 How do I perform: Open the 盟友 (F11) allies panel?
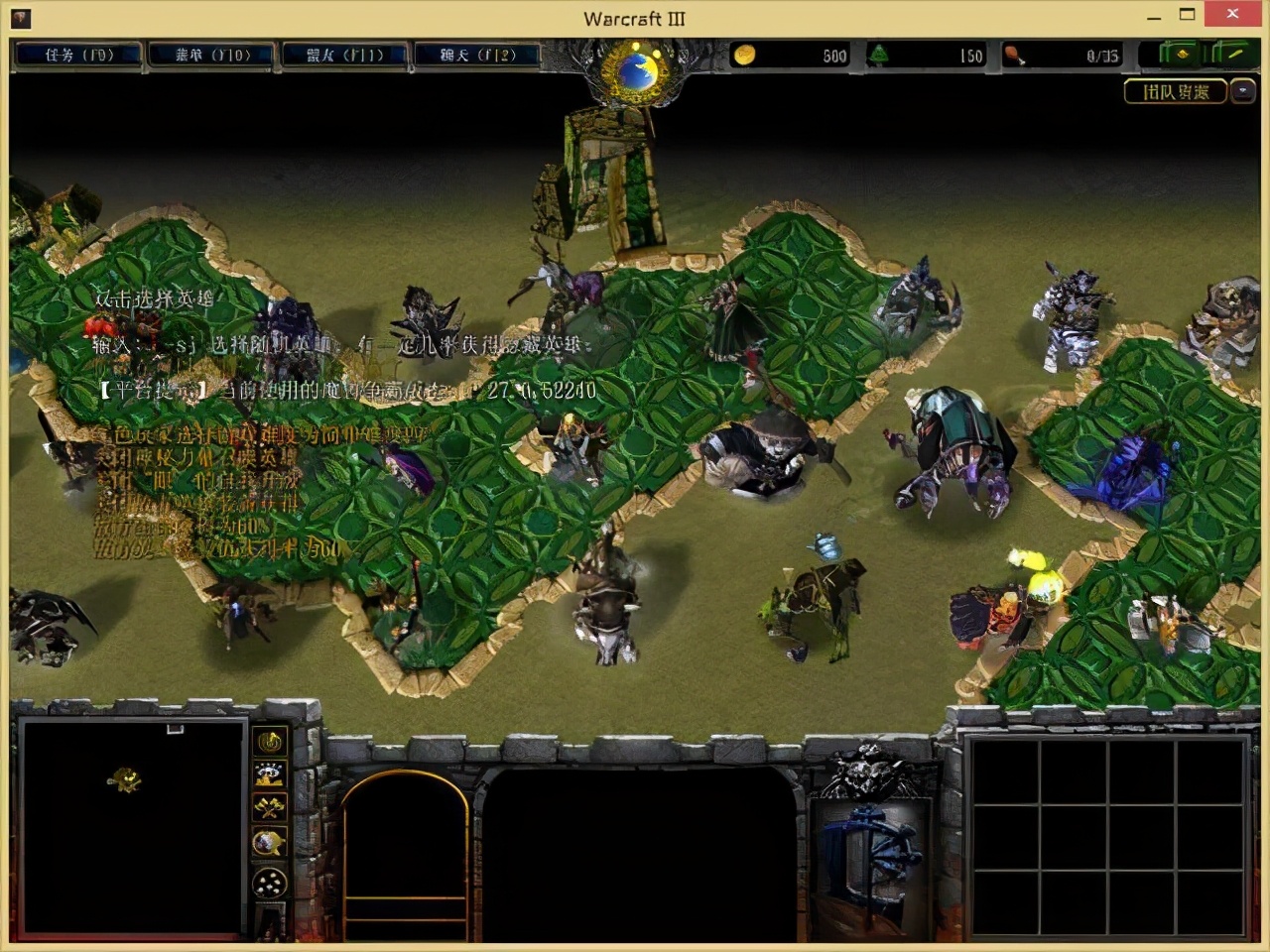point(344,56)
